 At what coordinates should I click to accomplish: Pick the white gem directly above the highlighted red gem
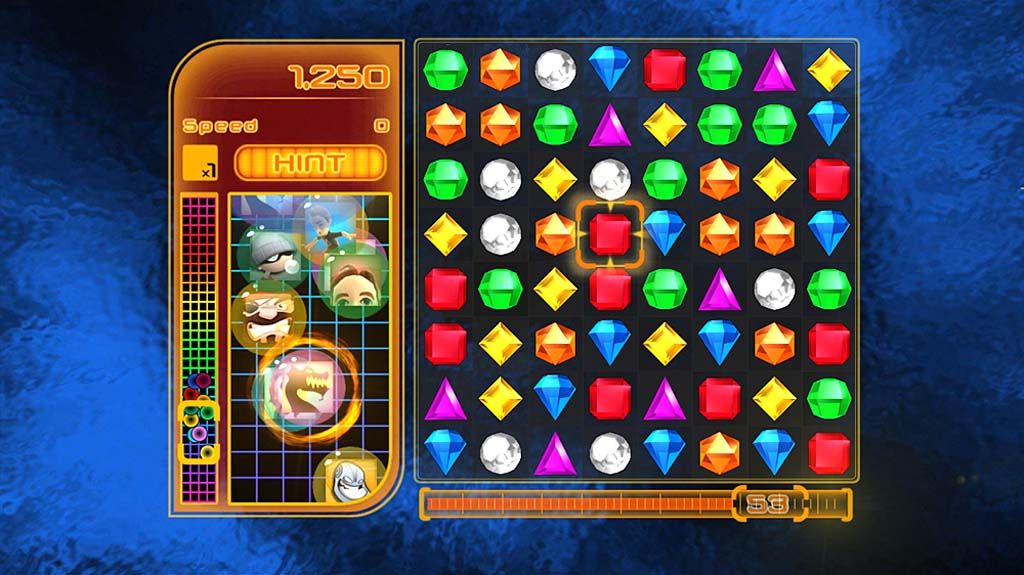pyautogui.click(x=609, y=179)
